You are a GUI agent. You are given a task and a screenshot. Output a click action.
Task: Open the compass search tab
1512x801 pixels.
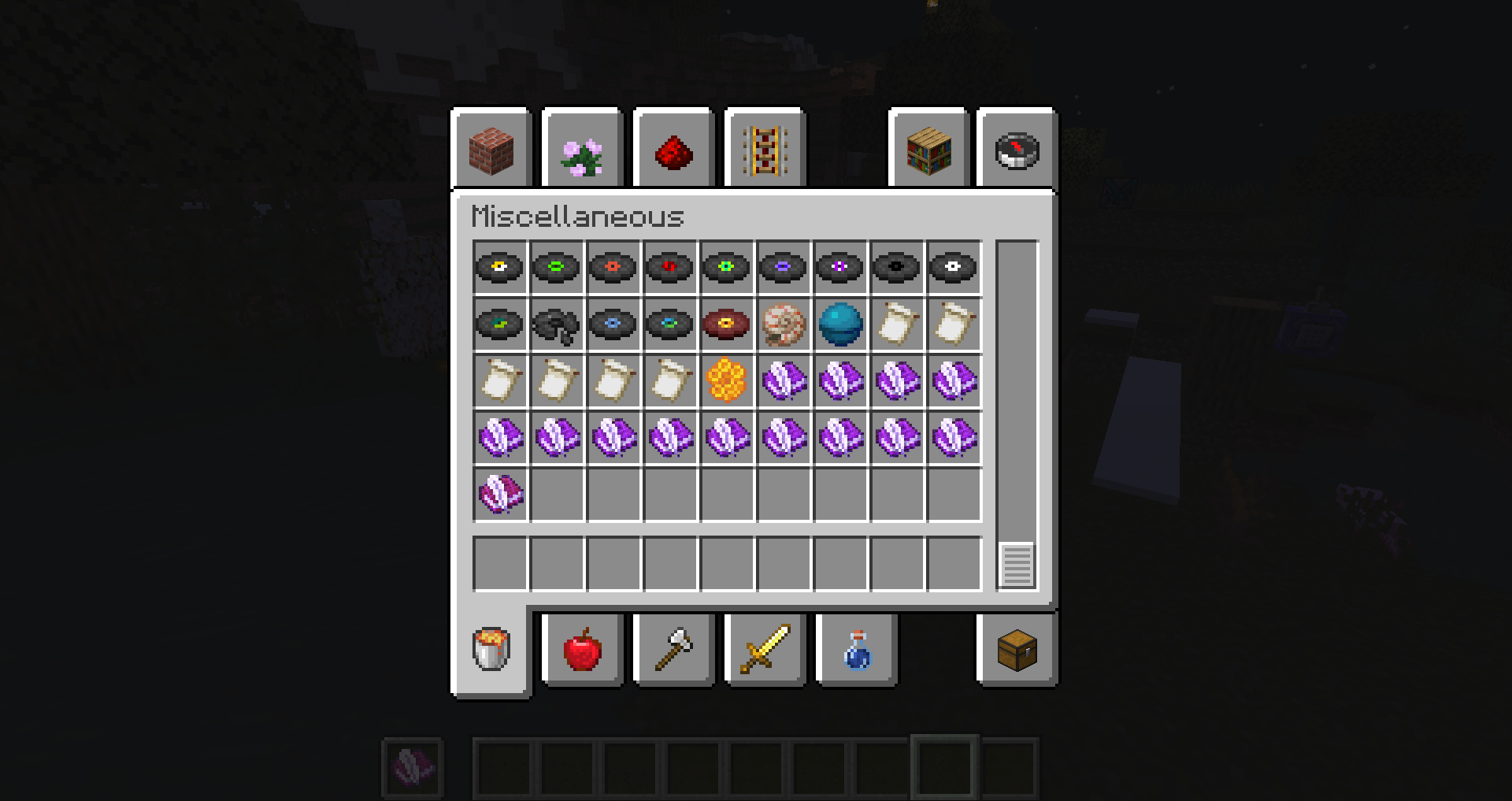tap(1014, 150)
